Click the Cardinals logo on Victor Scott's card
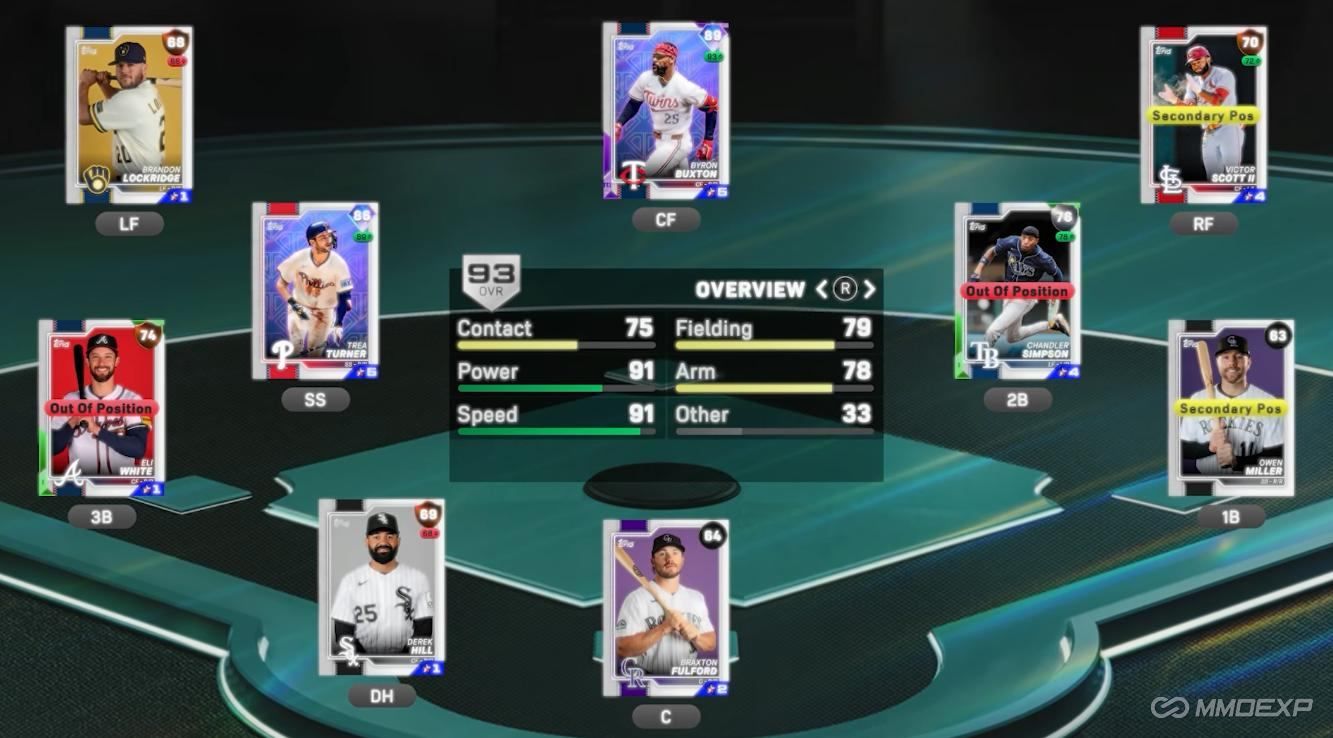This screenshot has height=738, width=1333. coord(1172,178)
